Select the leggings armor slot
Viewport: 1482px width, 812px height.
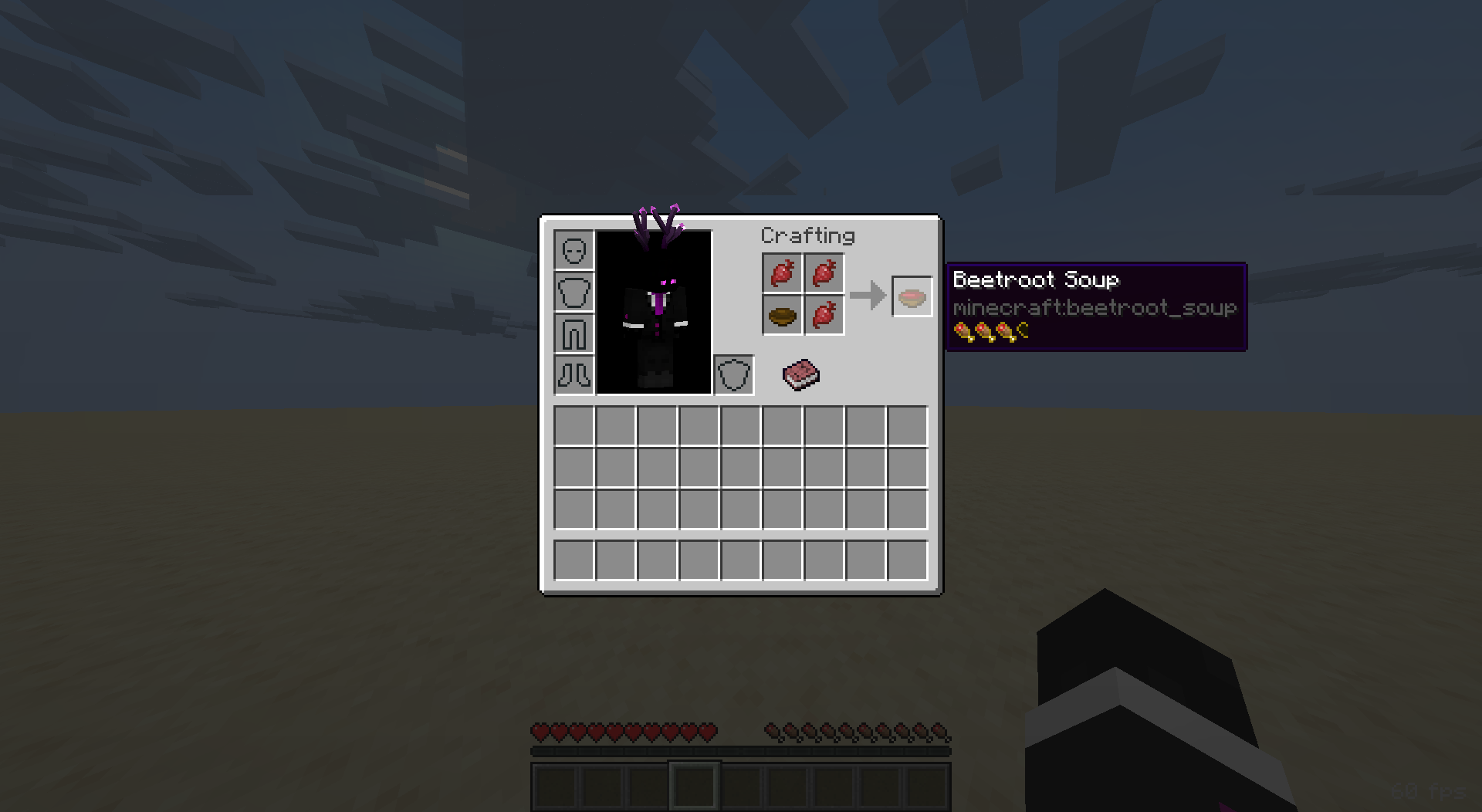point(574,334)
